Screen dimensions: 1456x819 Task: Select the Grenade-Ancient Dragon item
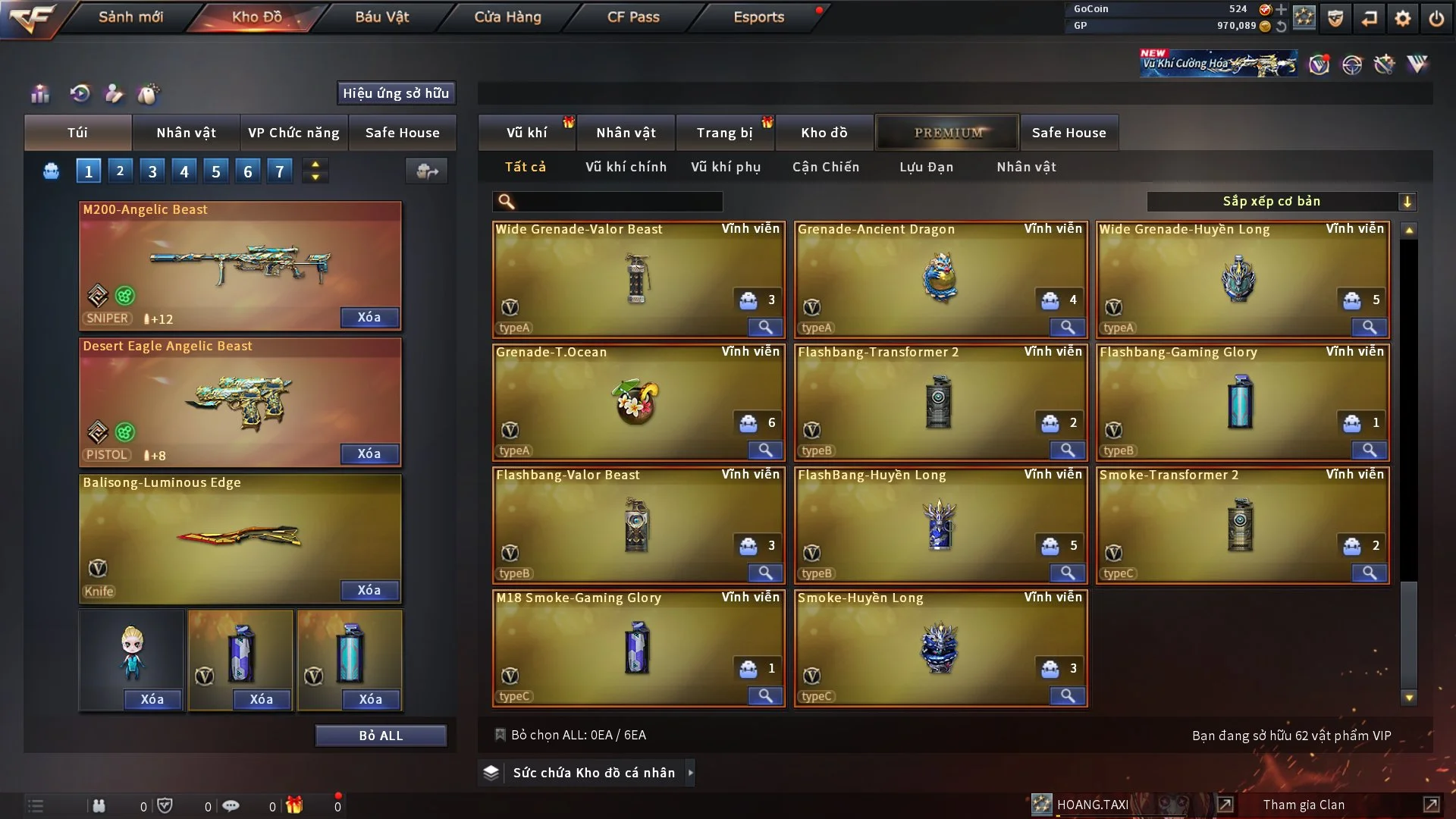coord(940,279)
